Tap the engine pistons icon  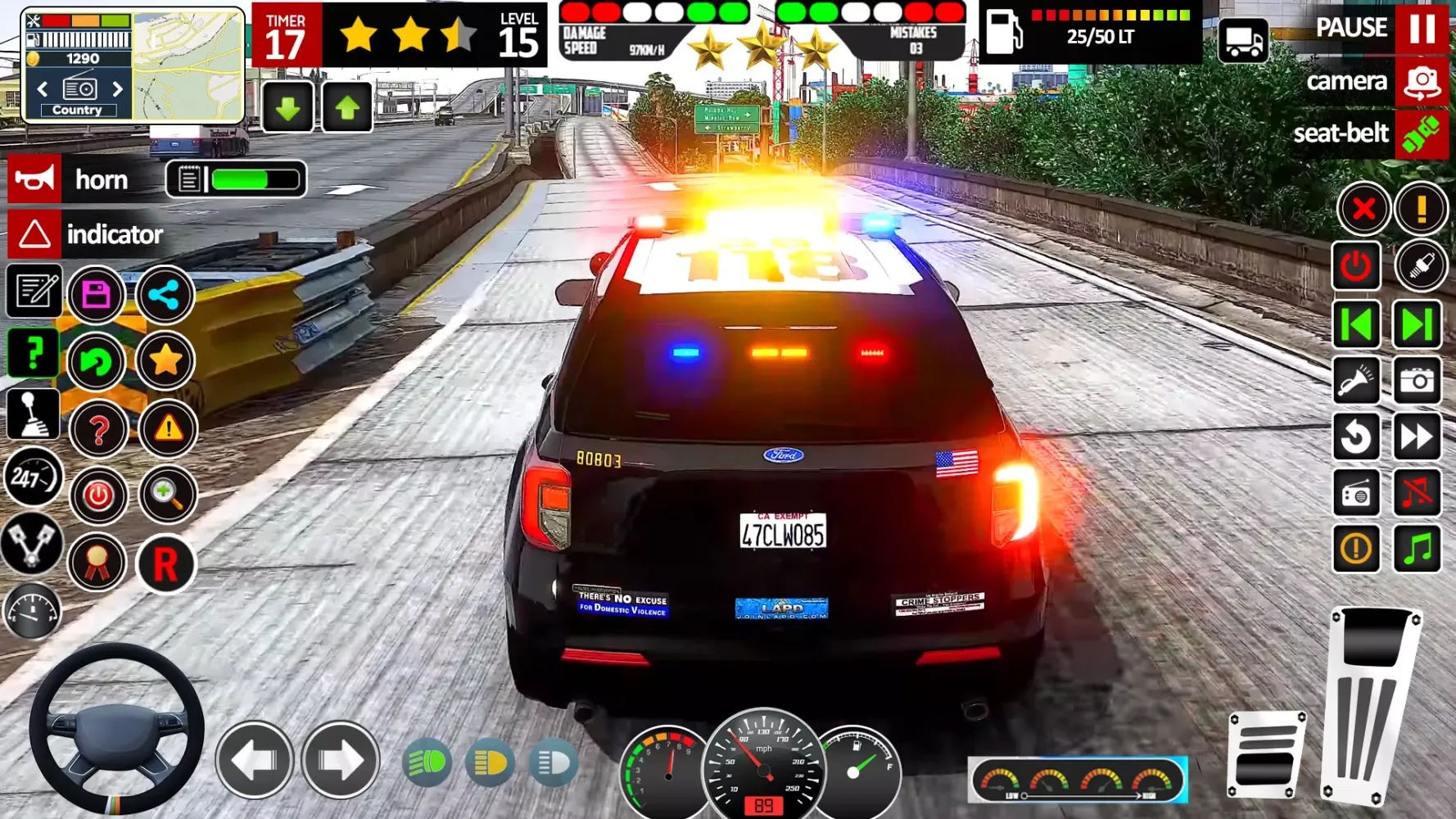[x=33, y=545]
